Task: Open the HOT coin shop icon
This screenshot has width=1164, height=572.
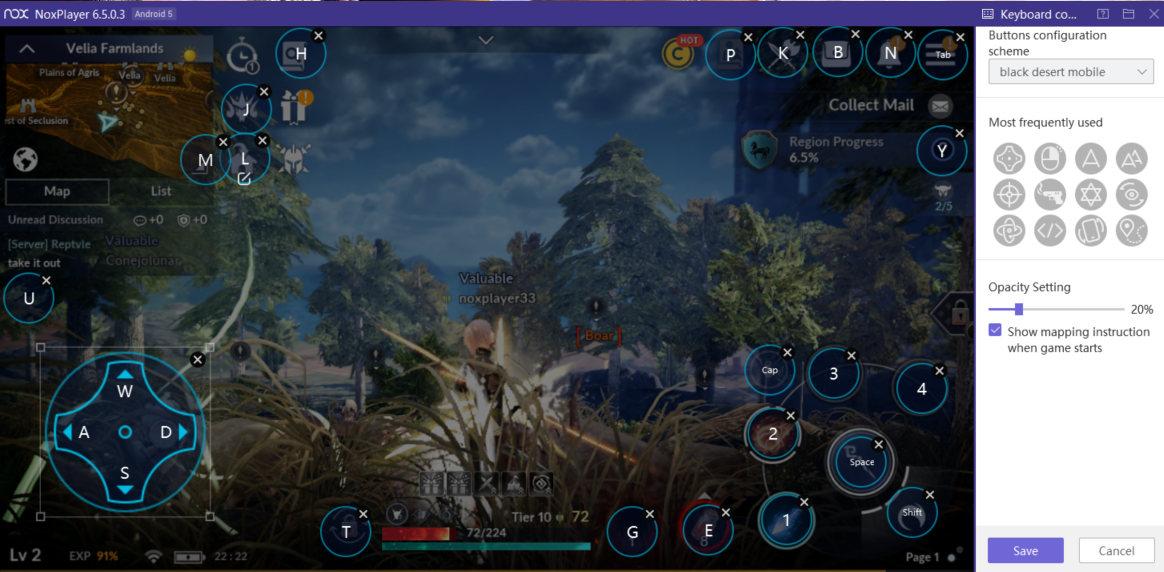Action: point(680,54)
